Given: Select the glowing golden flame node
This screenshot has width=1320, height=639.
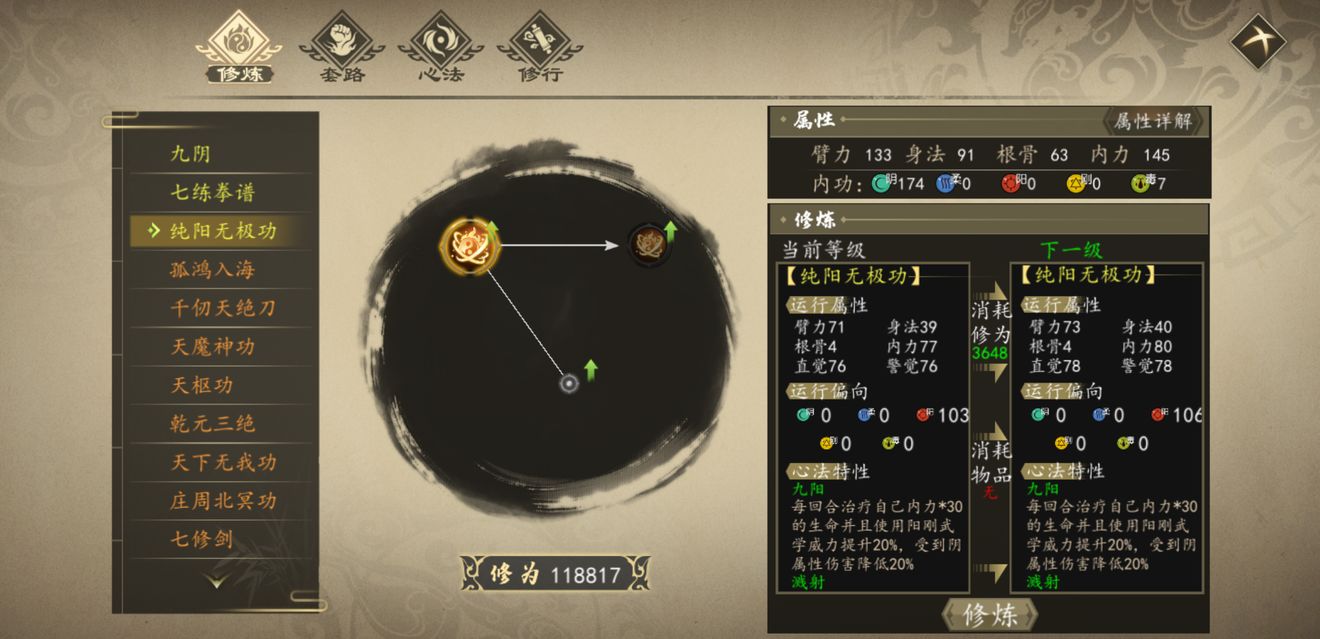Looking at the screenshot, I should (468, 244).
